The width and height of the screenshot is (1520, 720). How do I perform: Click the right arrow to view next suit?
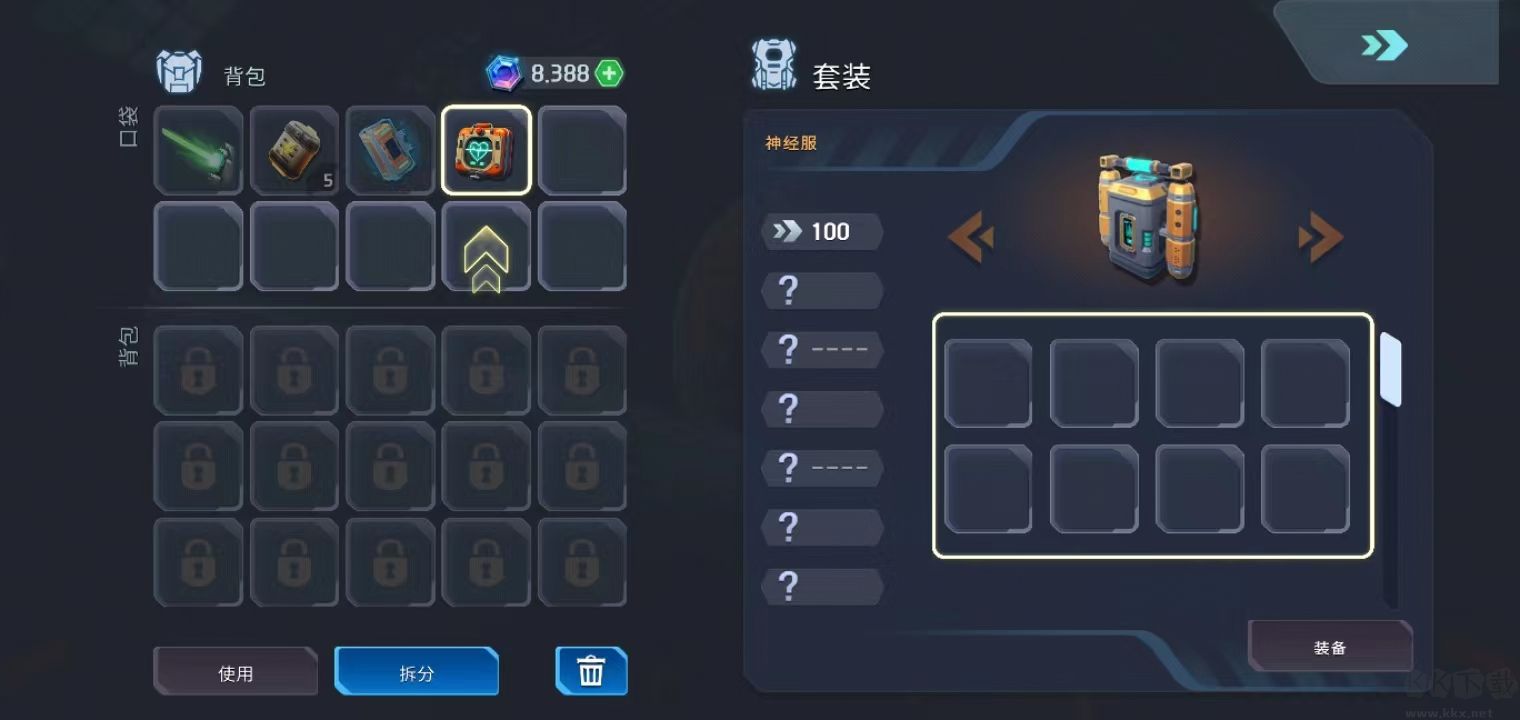pyautogui.click(x=1320, y=237)
